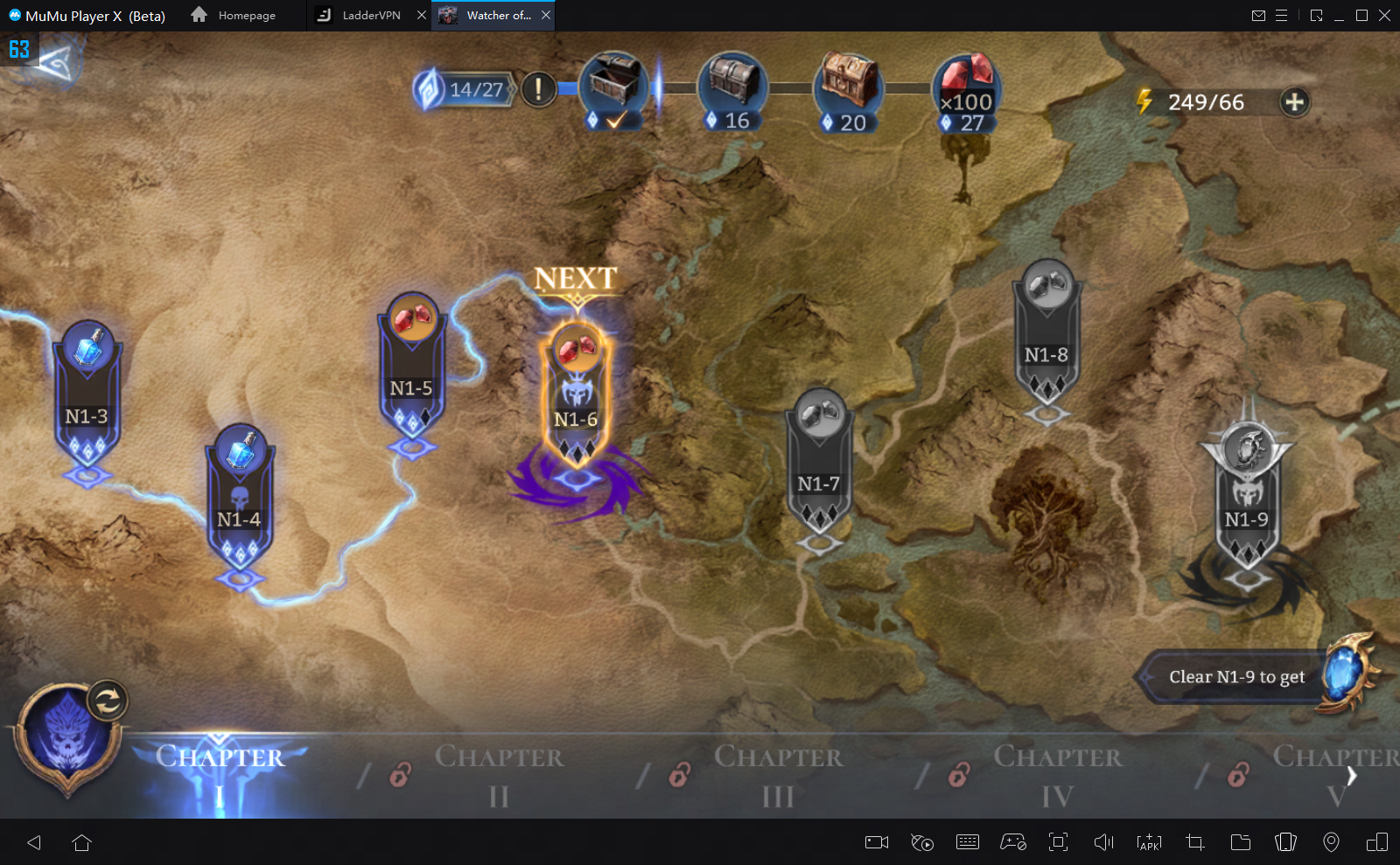Show star reward info exclamation icon
Image resolution: width=1400 pixels, height=865 pixels.
[538, 88]
